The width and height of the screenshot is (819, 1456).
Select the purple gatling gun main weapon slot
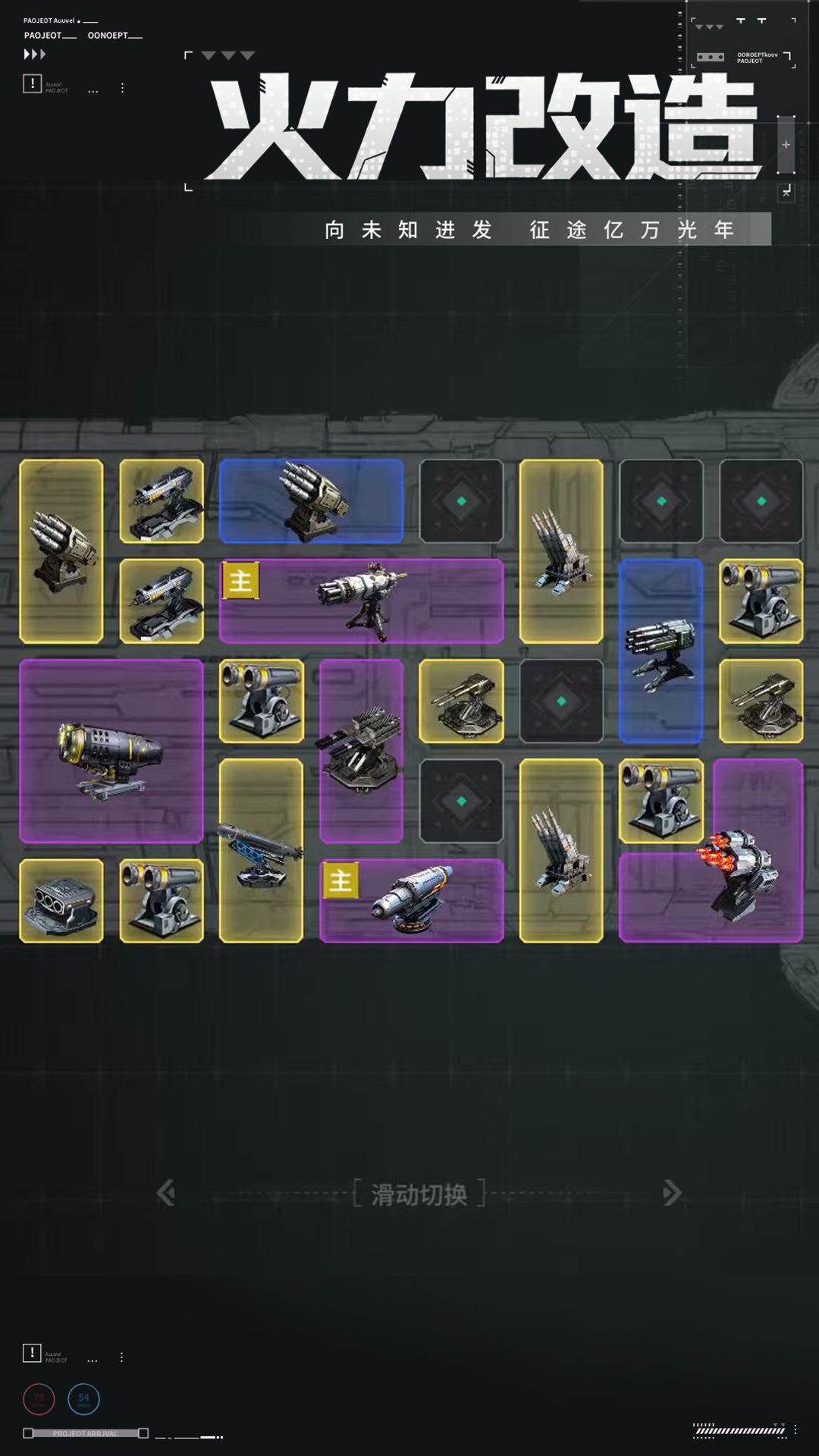click(x=362, y=601)
